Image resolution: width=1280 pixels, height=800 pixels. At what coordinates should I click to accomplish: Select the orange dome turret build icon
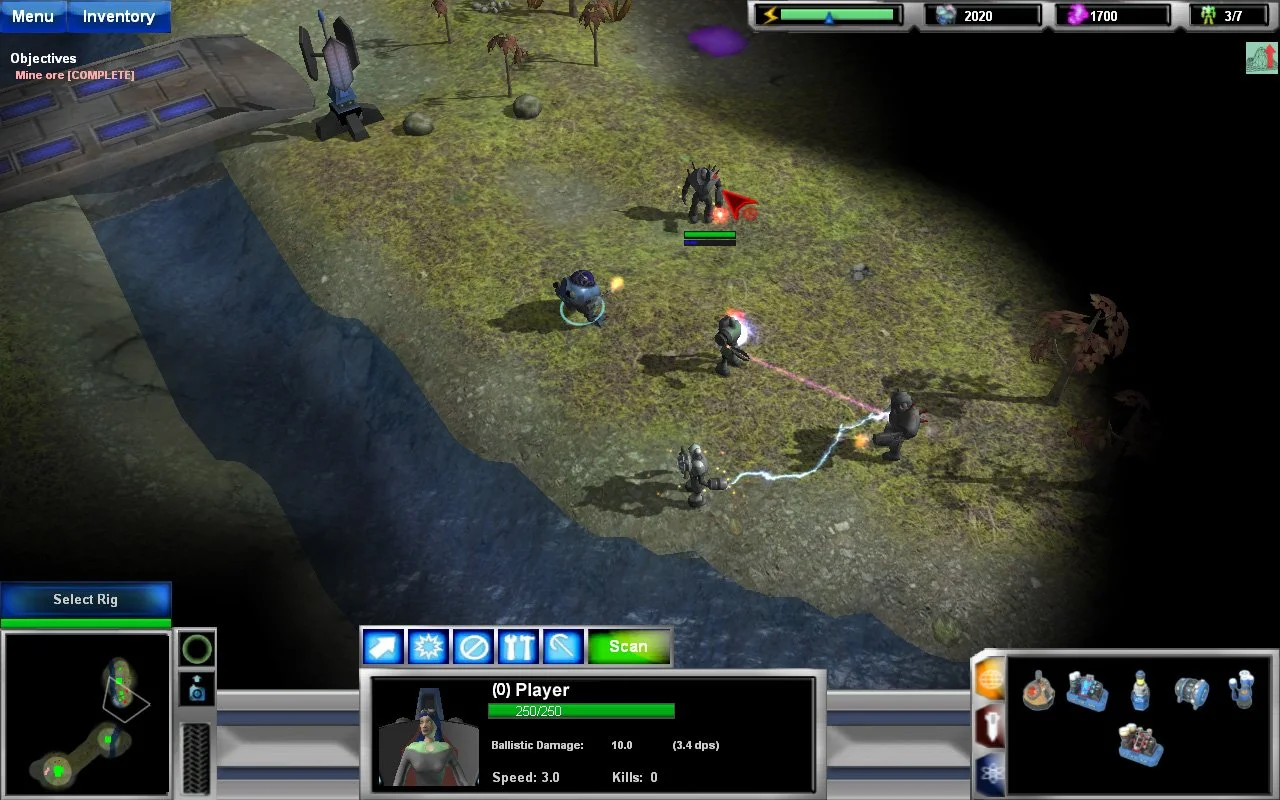(1039, 690)
